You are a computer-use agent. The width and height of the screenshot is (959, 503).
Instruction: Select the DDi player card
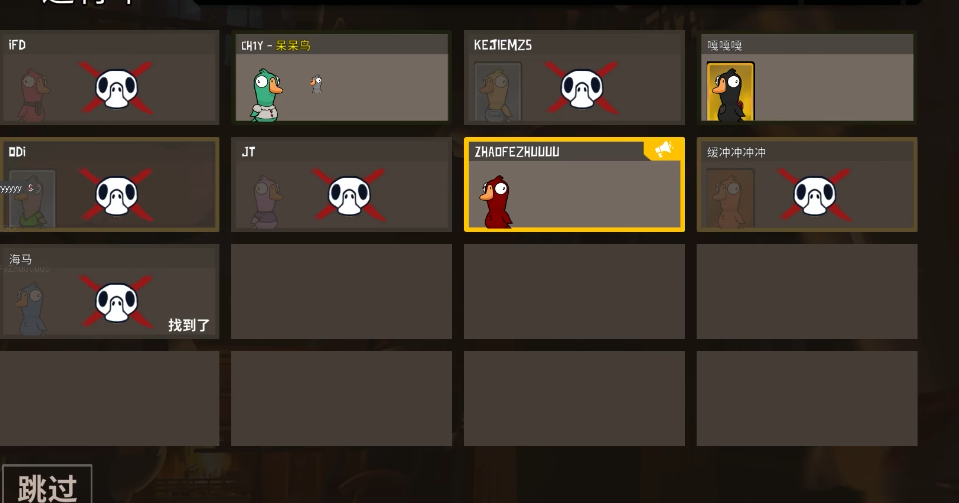[x=109, y=185]
